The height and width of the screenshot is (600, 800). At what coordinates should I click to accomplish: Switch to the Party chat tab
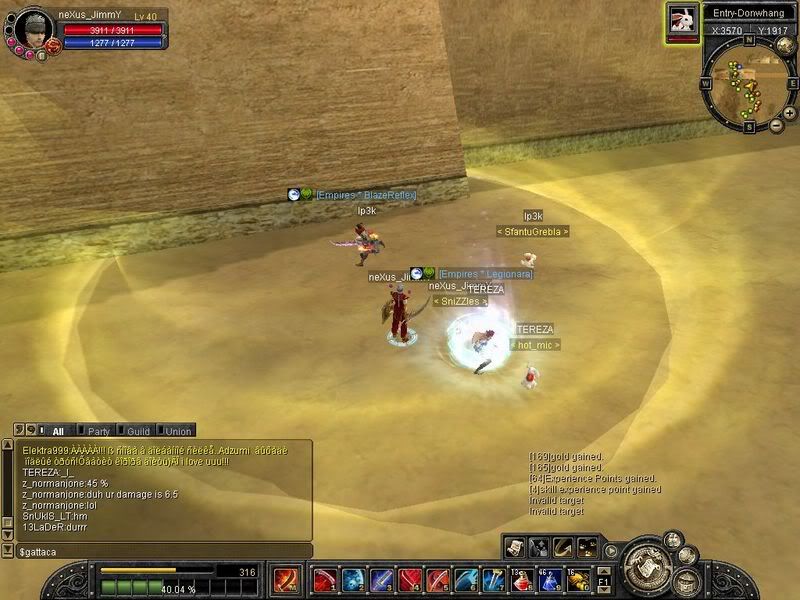coord(97,431)
